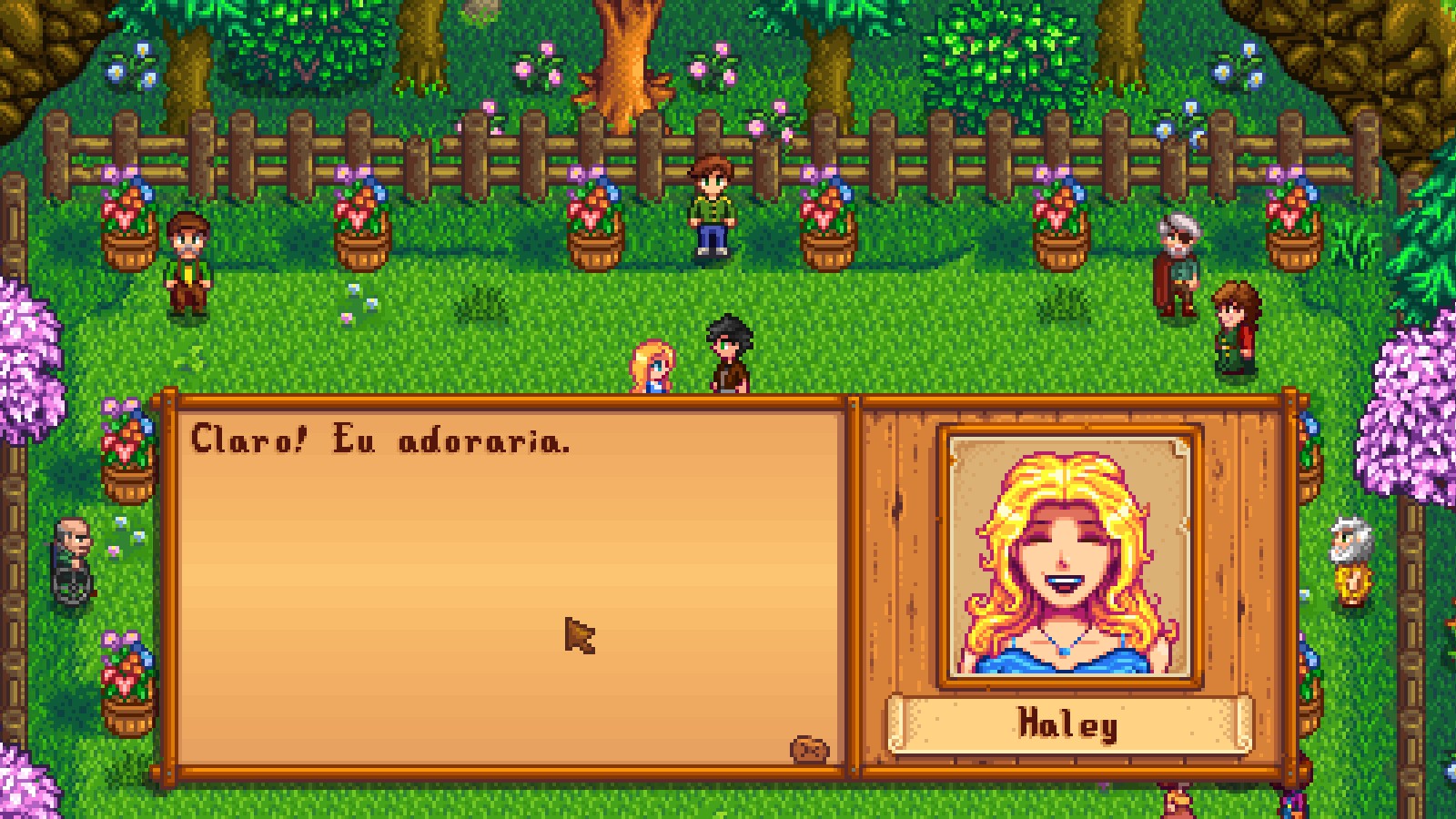Click the blonde character beside the dialogue box

652,364
